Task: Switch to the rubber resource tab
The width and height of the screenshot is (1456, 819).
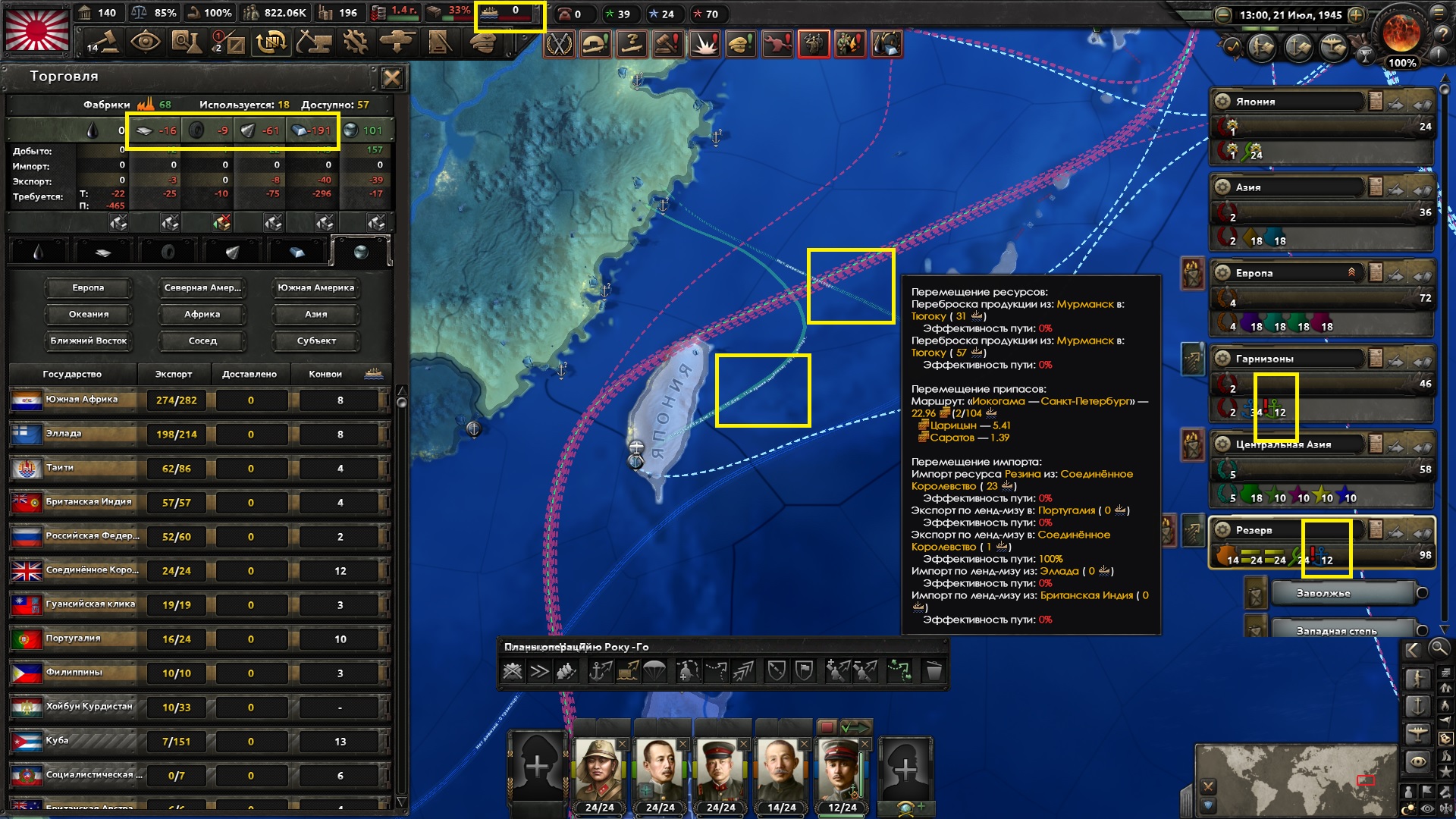Action: coord(168,253)
